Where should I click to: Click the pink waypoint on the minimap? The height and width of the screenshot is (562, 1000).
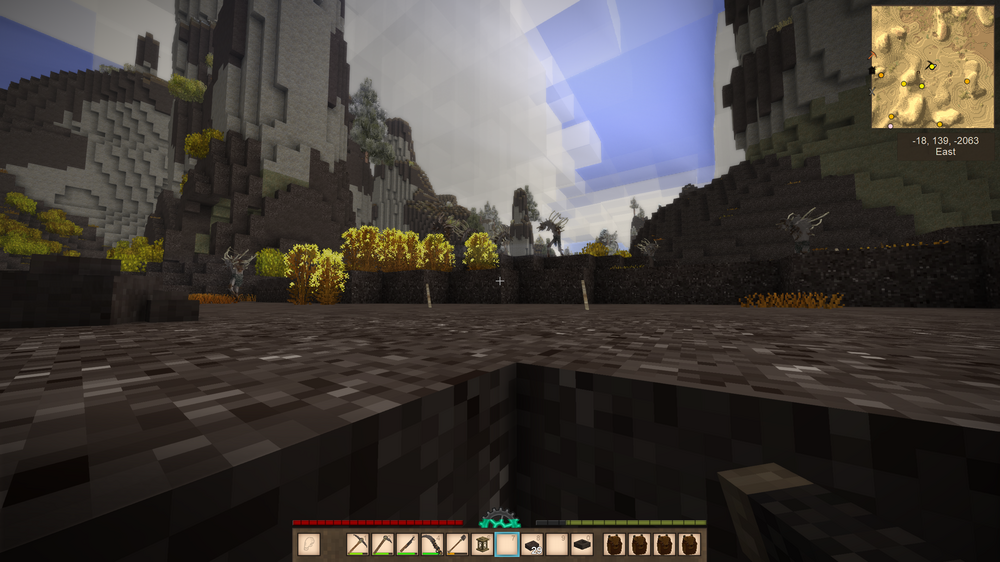pyautogui.click(x=890, y=126)
